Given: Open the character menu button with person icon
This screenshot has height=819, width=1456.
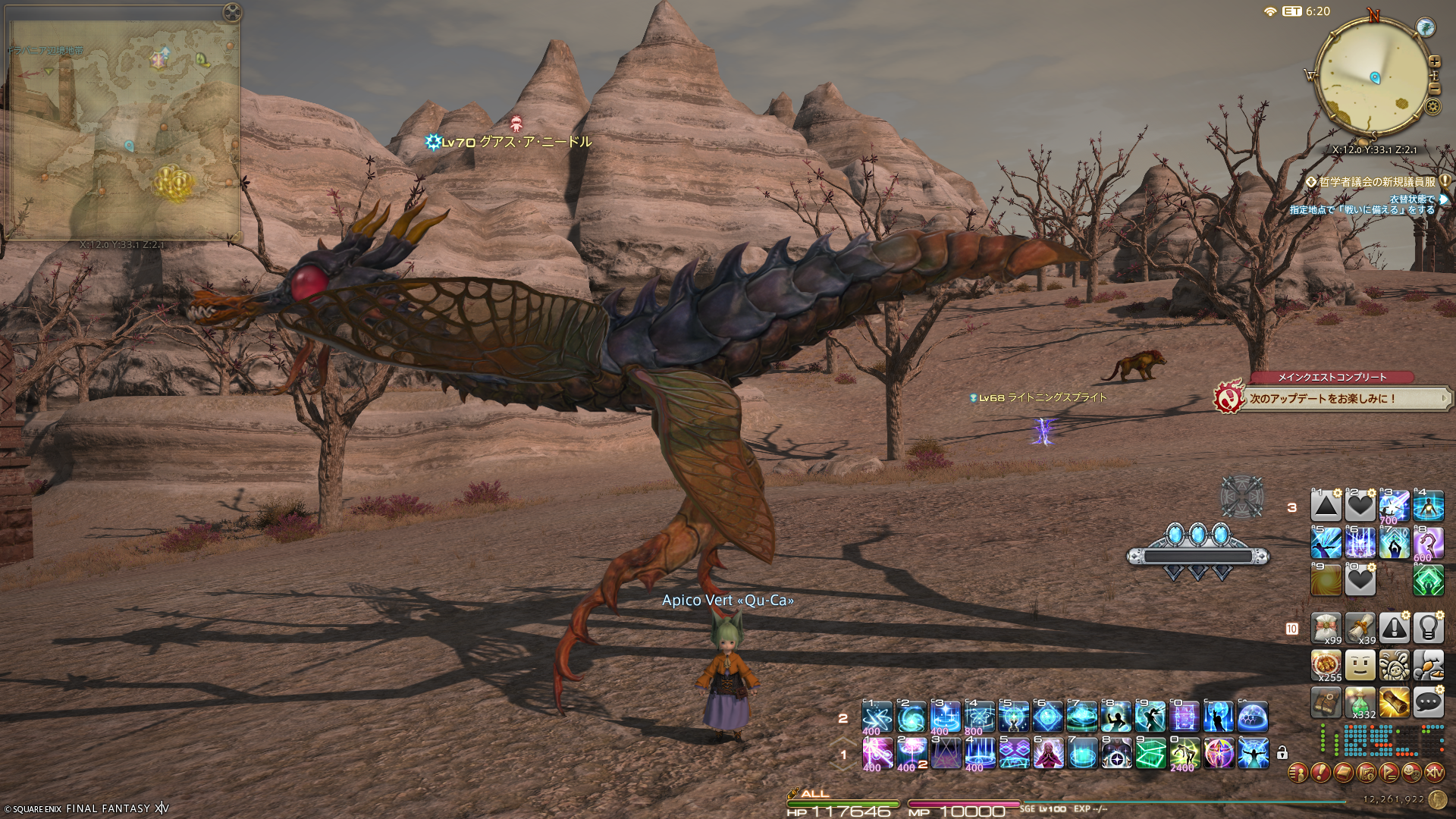Looking at the screenshot, I should pyautogui.click(x=1298, y=773).
